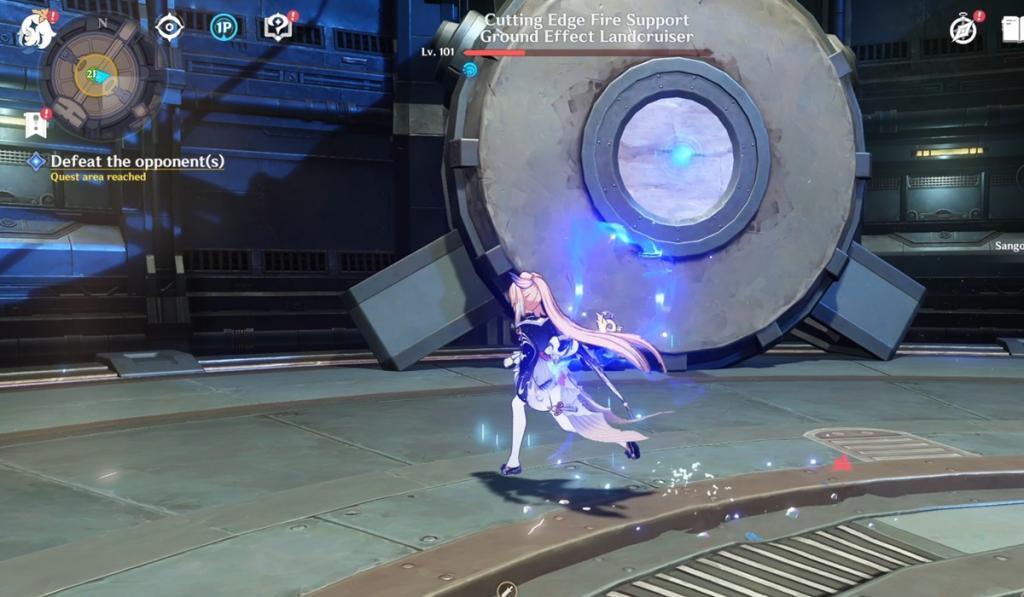Viewport: 1024px width, 597px height.
Task: Open the book icon at the screen edge
Action: pos(1012,29)
